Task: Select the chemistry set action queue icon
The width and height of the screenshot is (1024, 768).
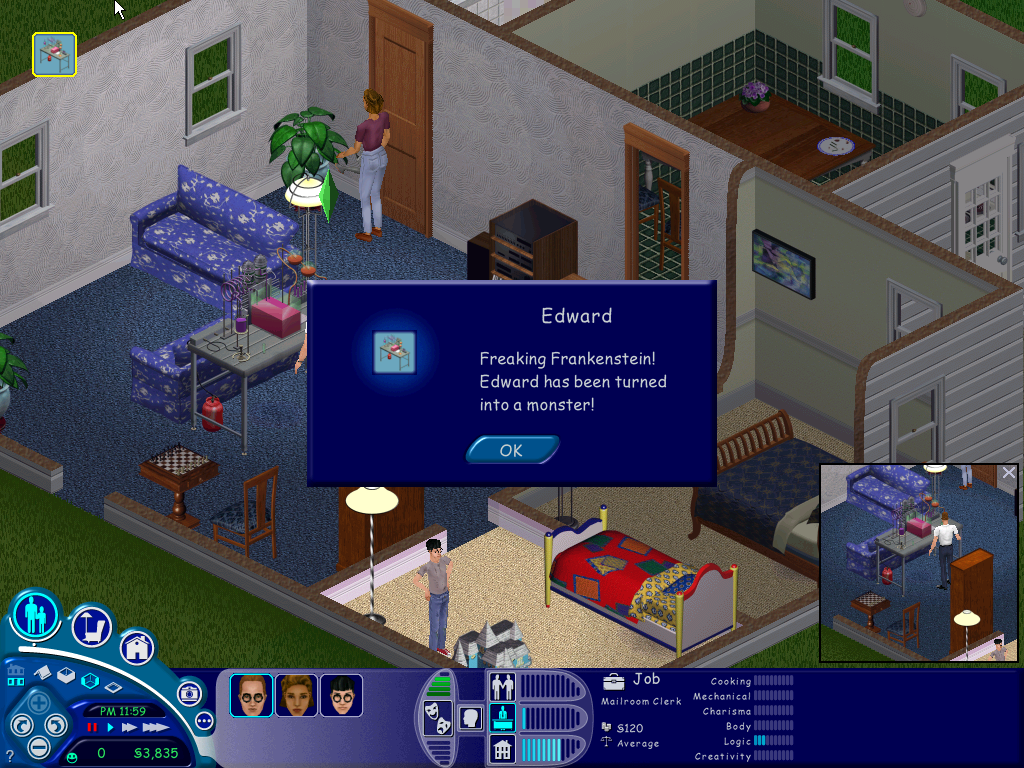Action: [54, 54]
